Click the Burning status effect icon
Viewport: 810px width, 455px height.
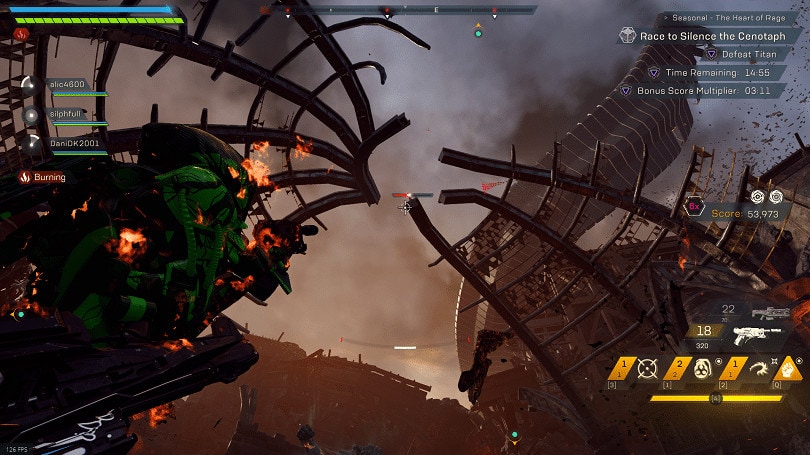click(24, 177)
